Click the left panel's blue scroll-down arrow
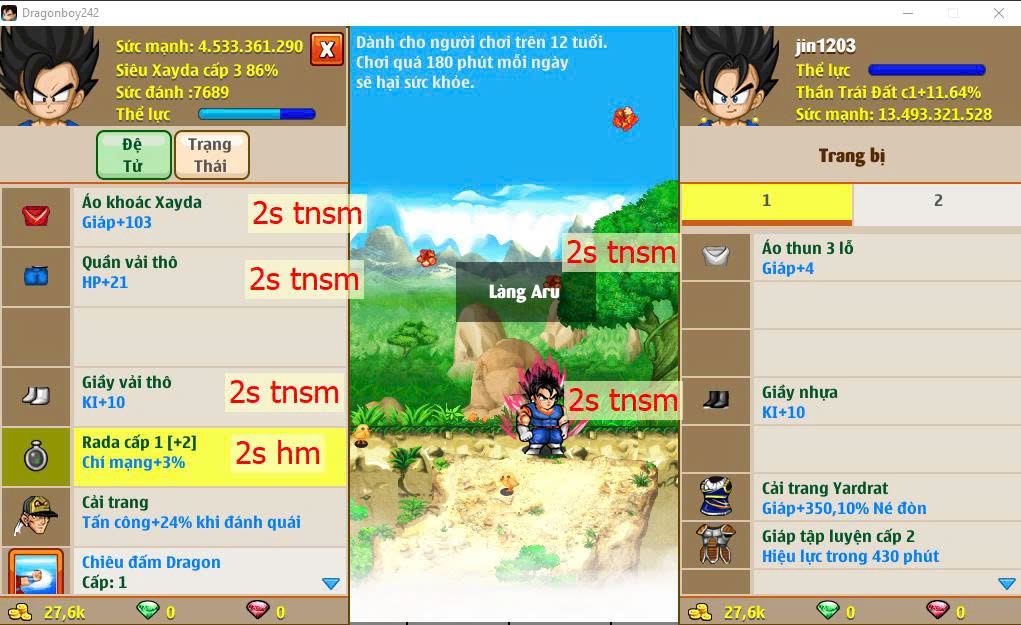The image size is (1021, 625). point(331,583)
